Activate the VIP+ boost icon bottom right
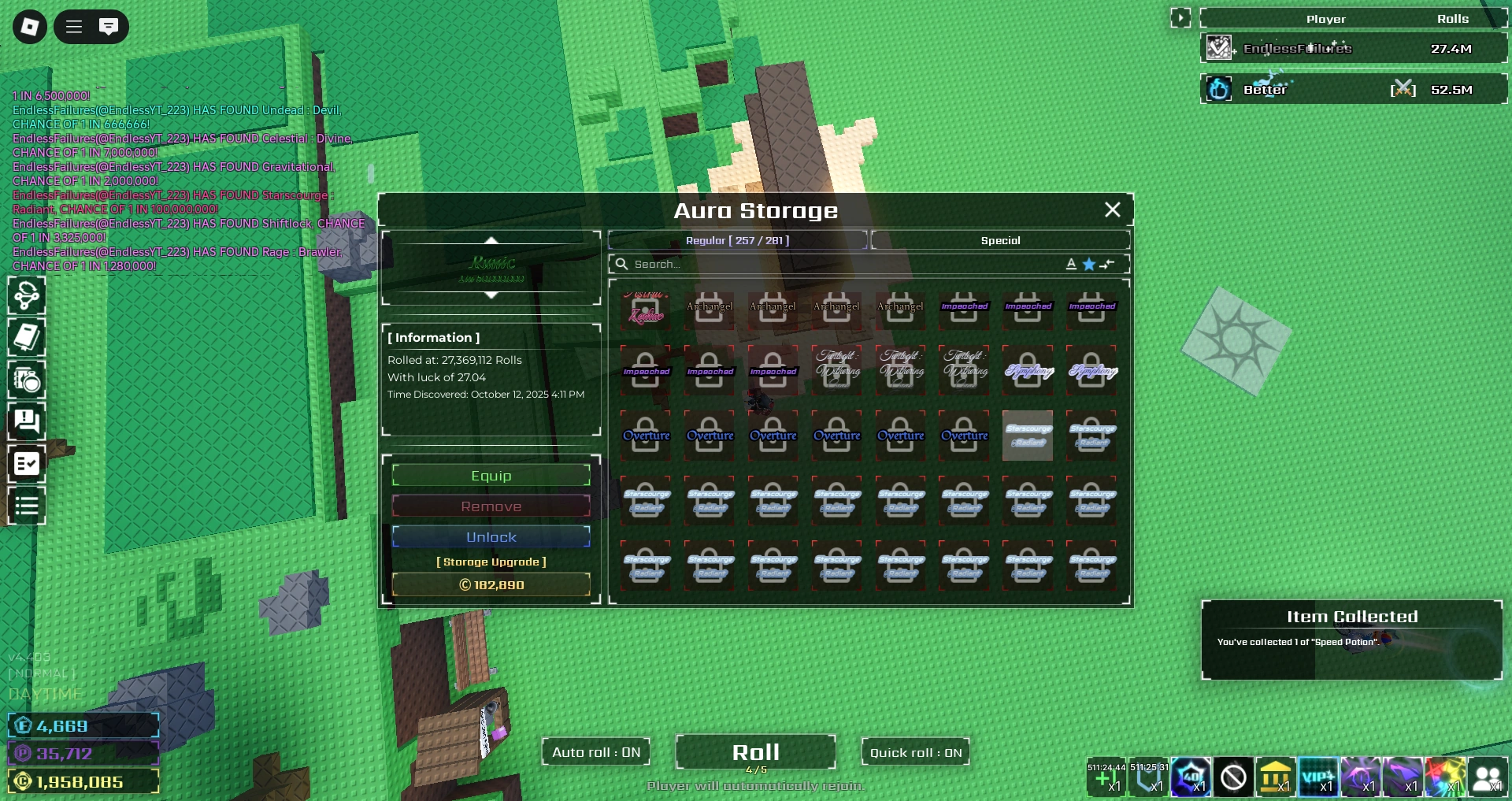1512x801 pixels. 1320,778
